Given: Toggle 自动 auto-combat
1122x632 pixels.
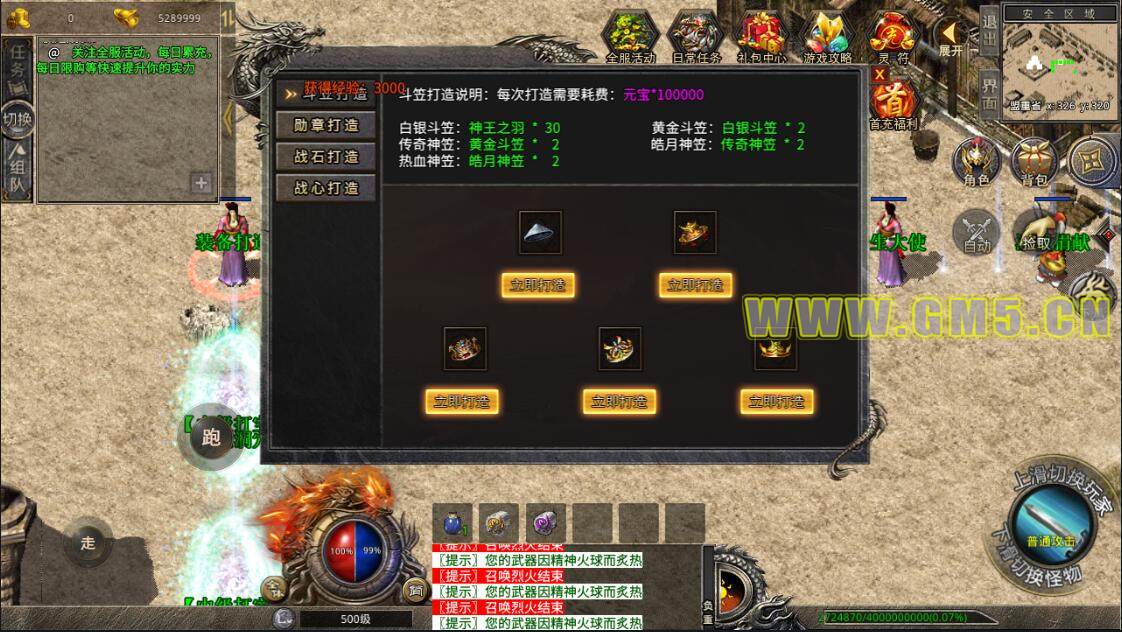Looking at the screenshot, I should 976,230.
